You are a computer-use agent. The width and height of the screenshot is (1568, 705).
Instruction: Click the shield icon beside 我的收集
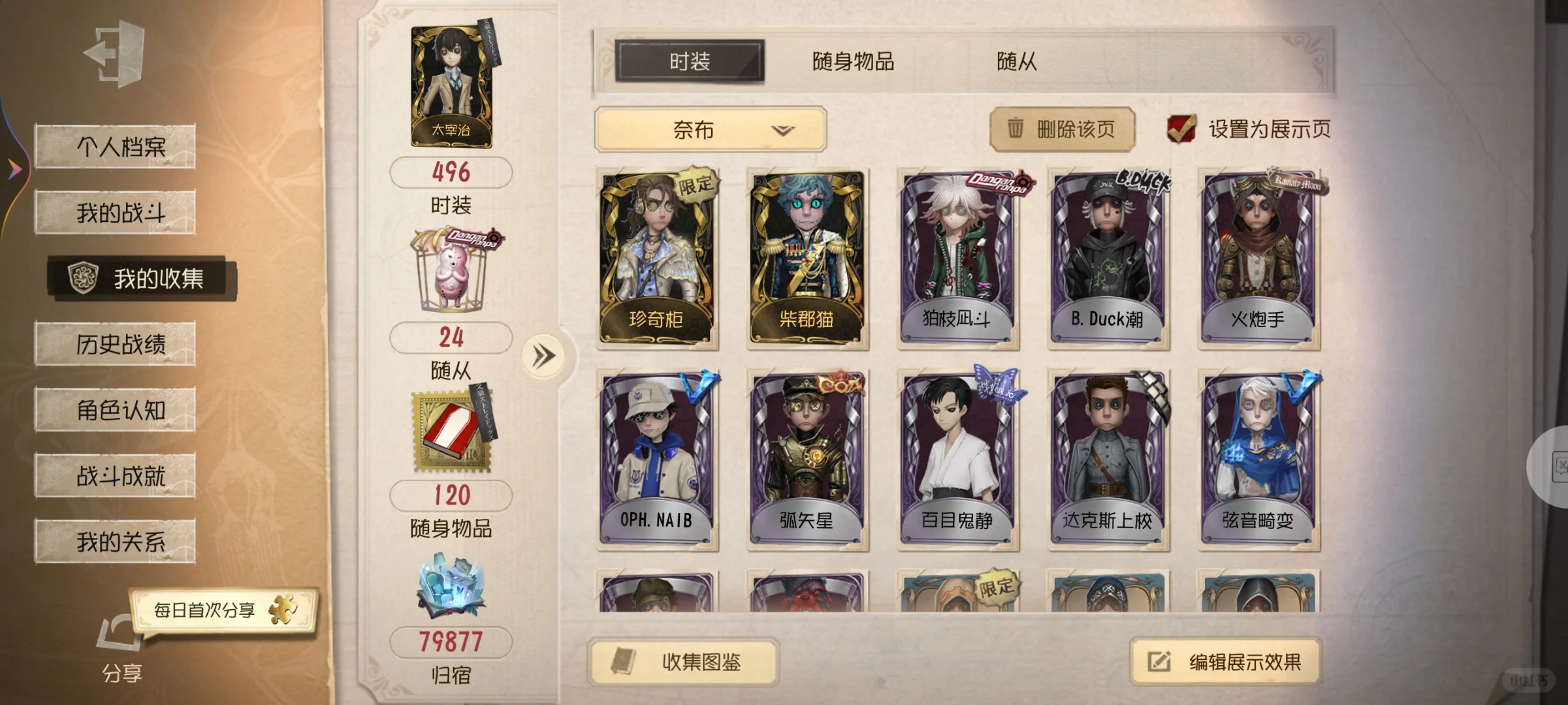(82, 277)
